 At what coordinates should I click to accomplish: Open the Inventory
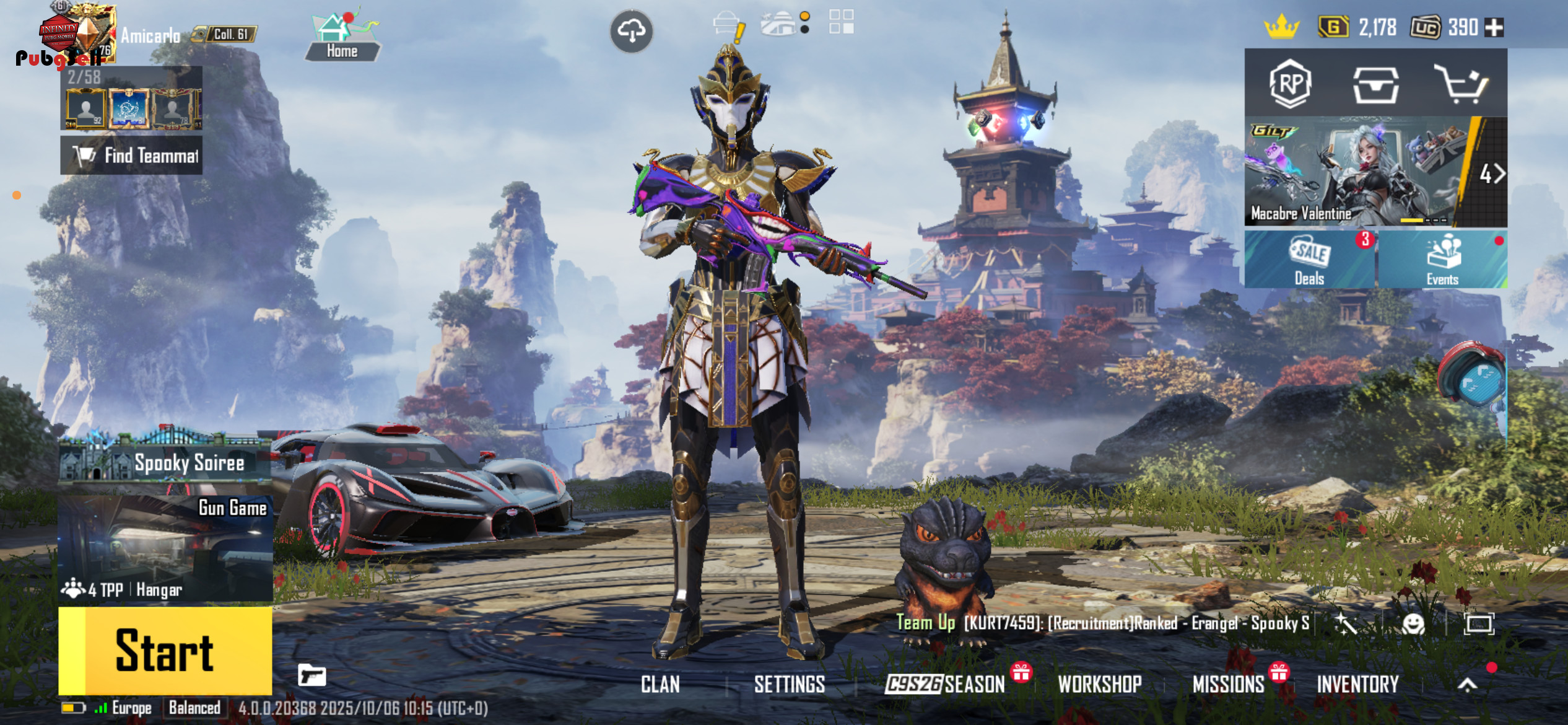tap(1357, 684)
